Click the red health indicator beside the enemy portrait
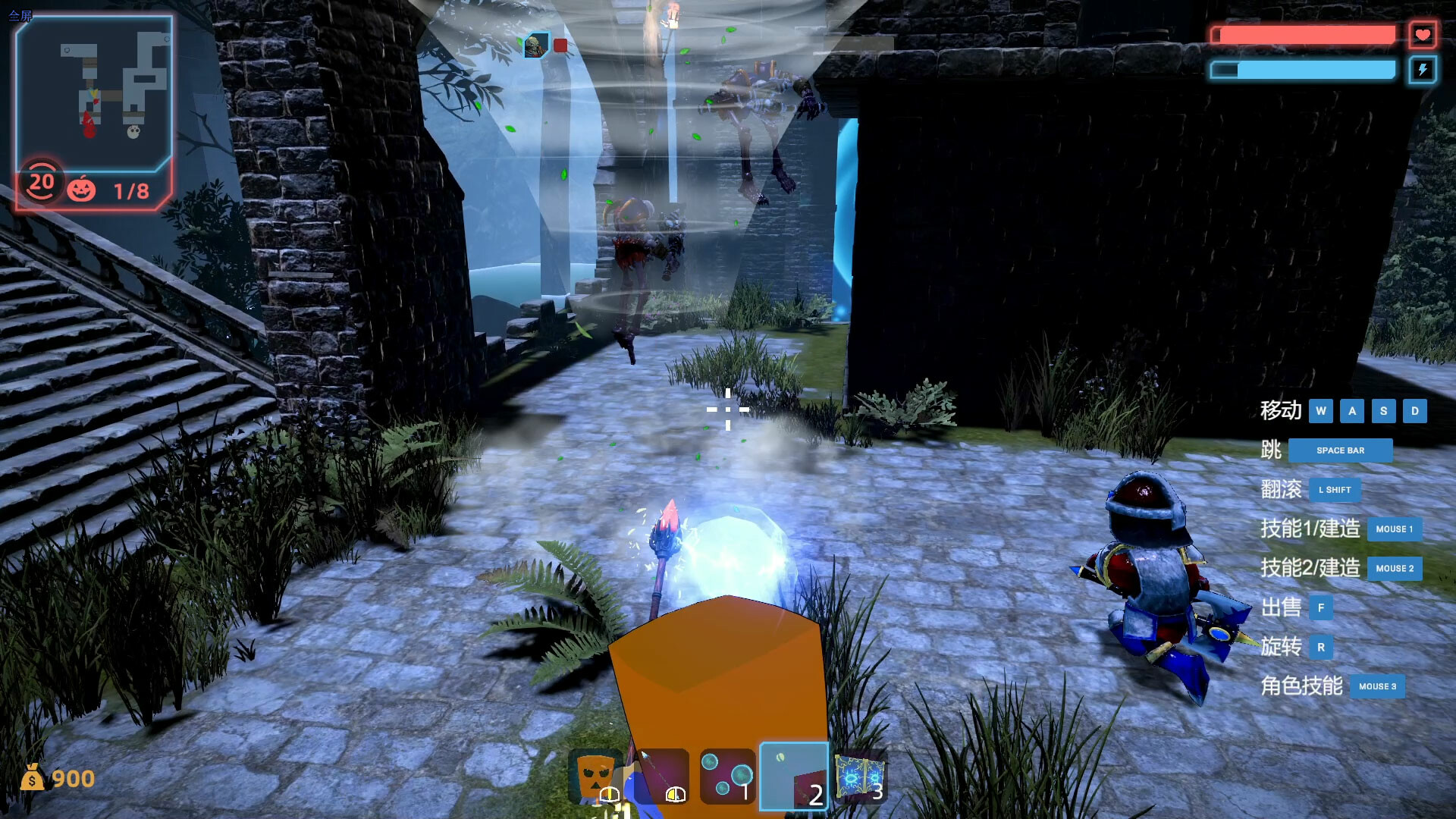Image resolution: width=1456 pixels, height=819 pixels. point(559,45)
